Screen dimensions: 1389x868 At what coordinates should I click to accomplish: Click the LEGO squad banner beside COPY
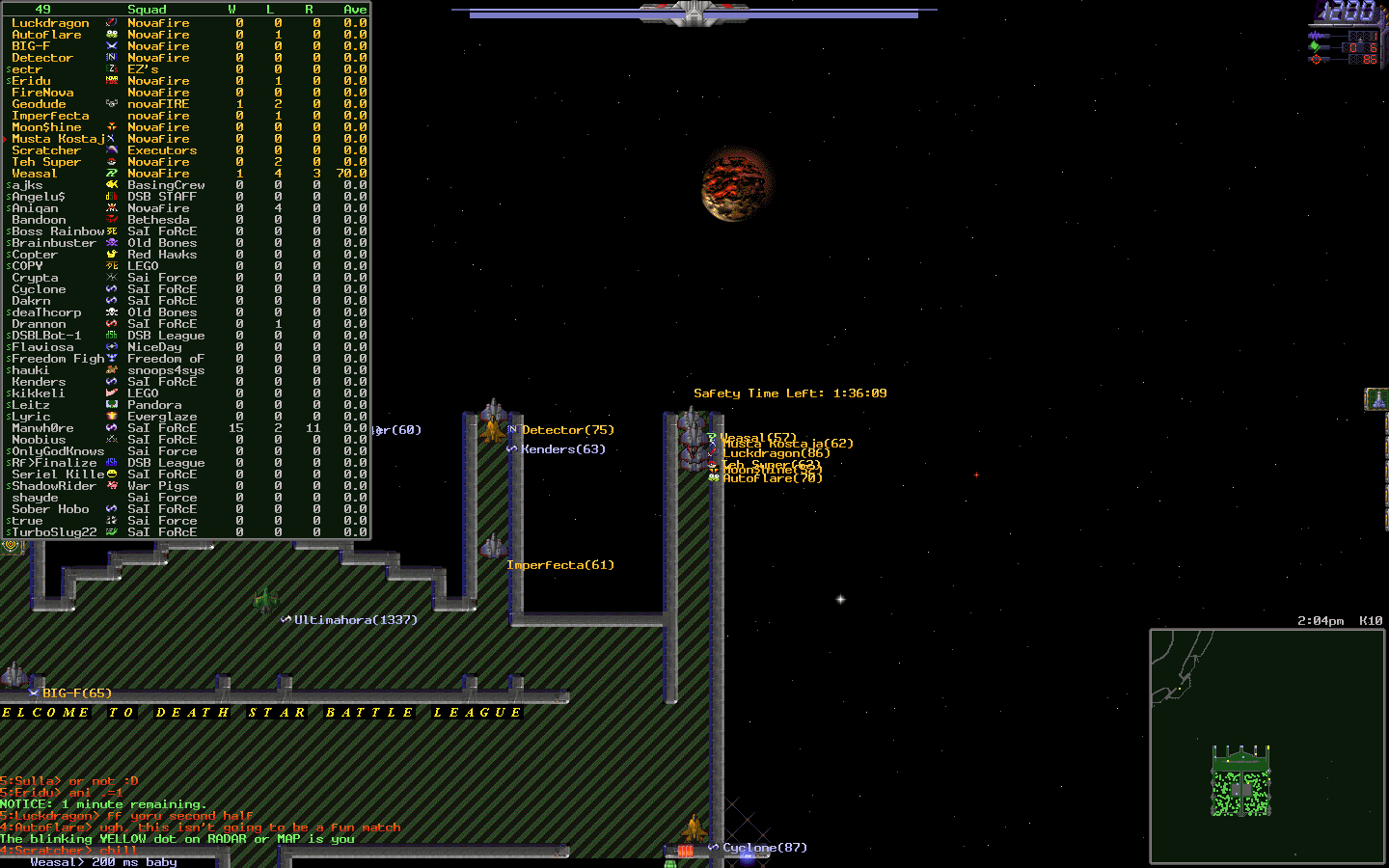coord(113,265)
